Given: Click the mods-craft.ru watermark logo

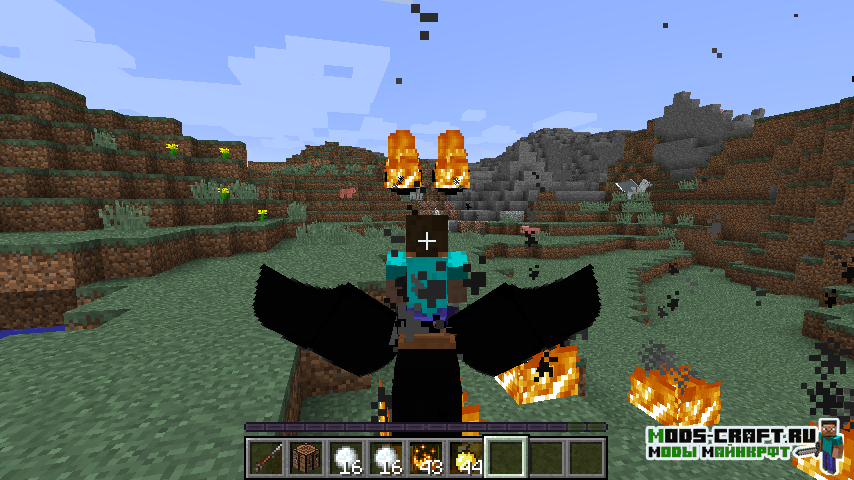Looking at the screenshot, I should 745,444.
